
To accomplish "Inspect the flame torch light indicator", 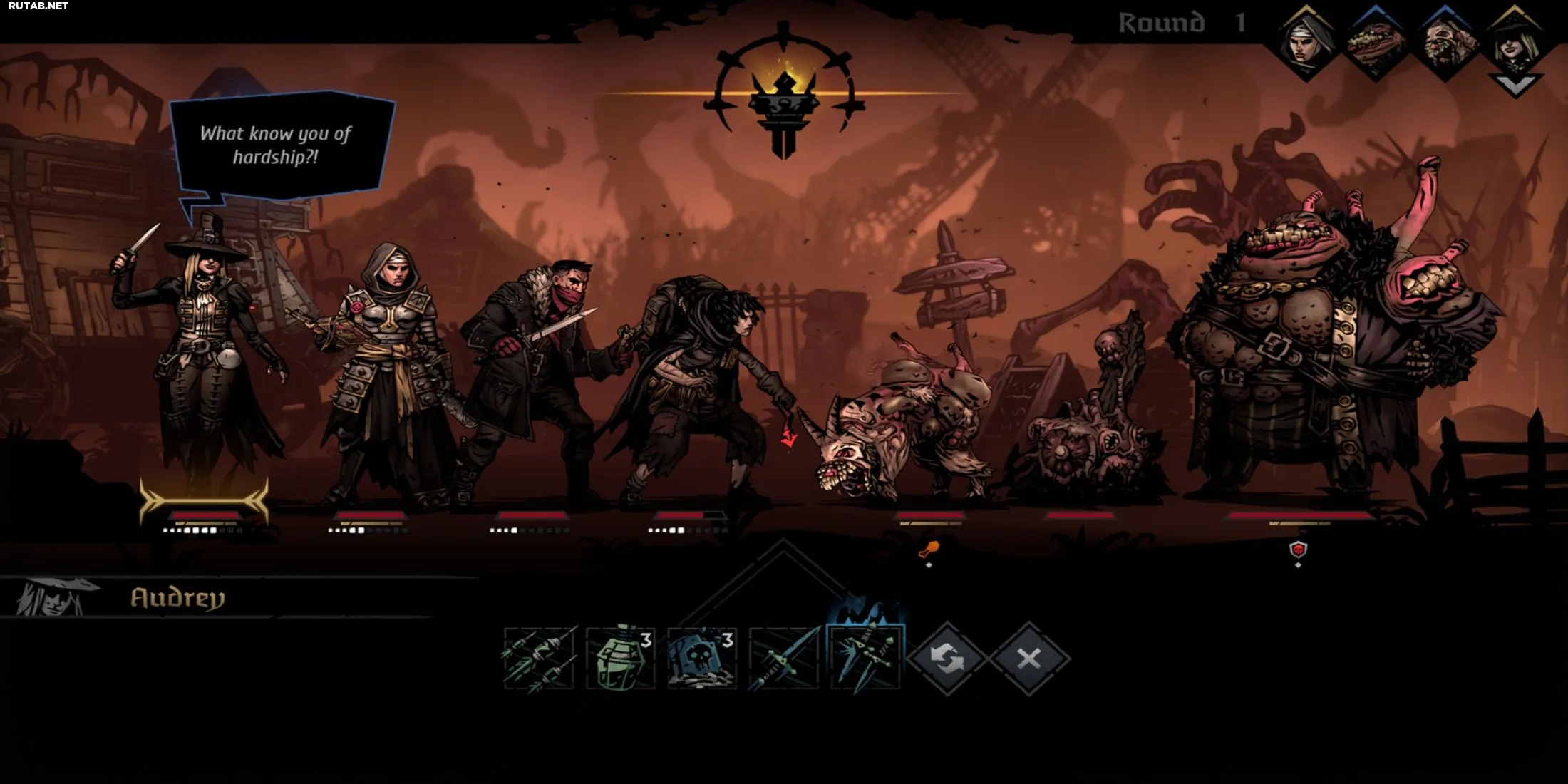I will coord(784,93).
